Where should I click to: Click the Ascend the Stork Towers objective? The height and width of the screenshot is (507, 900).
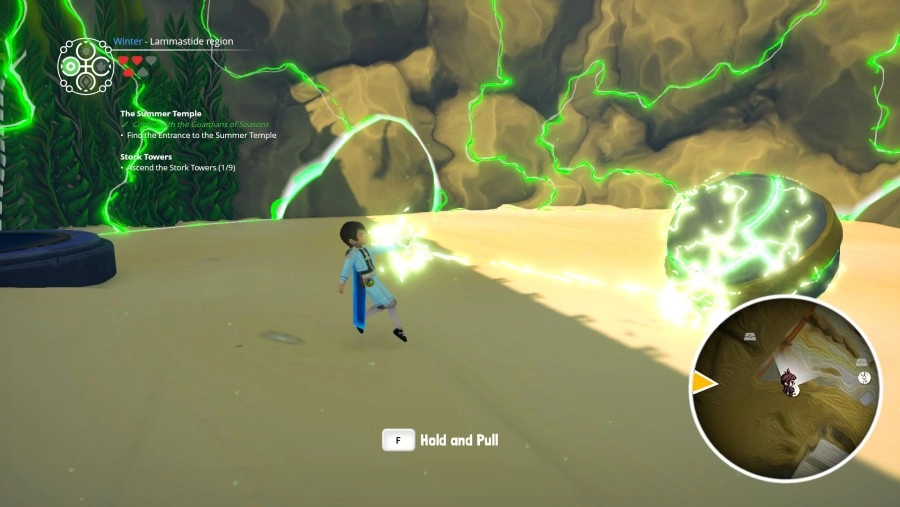[187, 167]
